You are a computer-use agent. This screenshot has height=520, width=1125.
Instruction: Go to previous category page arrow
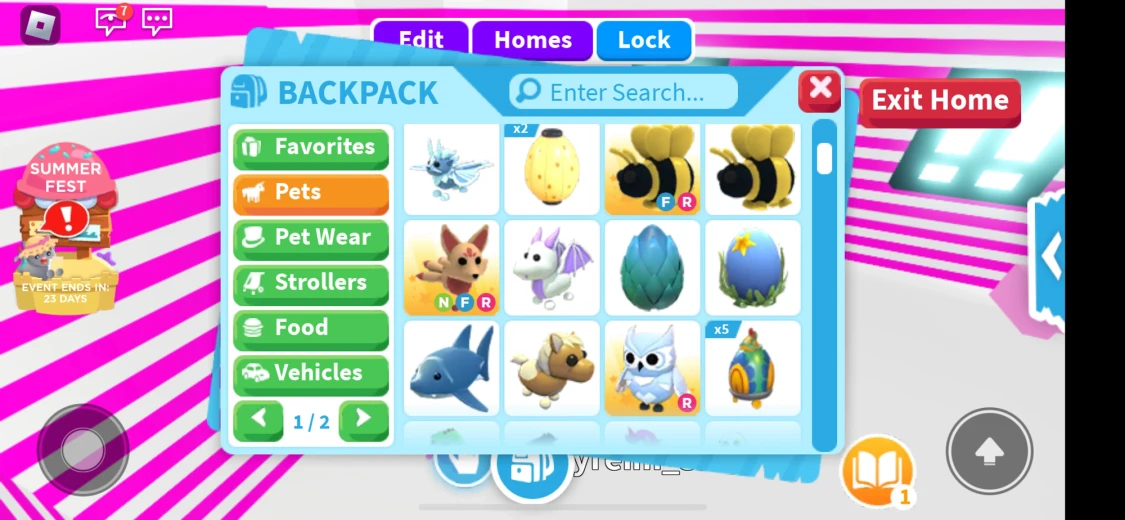[258, 420]
